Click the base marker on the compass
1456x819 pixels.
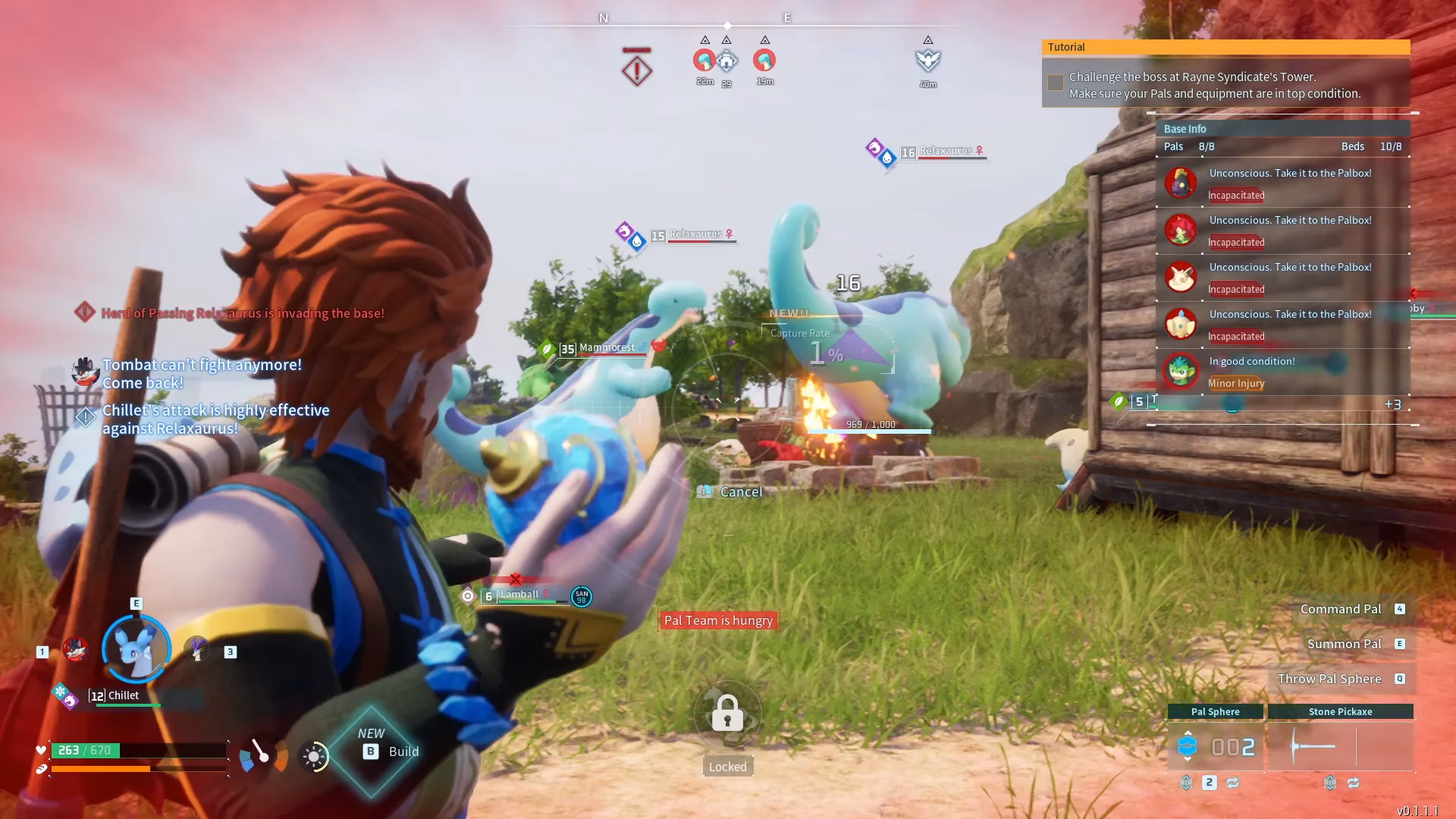[726, 60]
